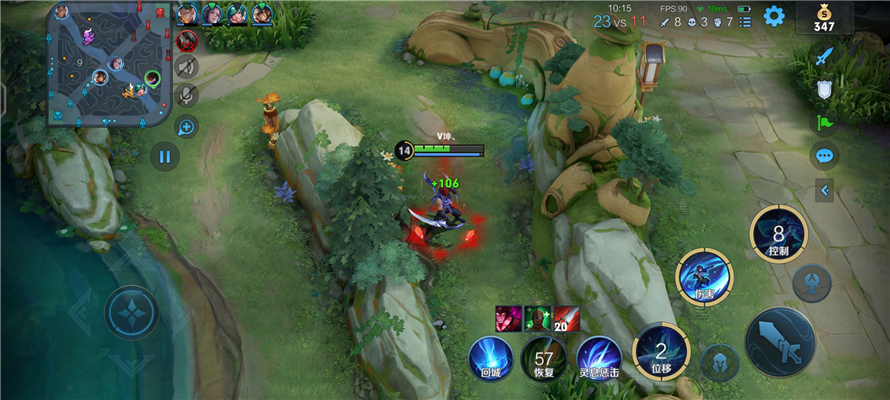Cast the 灵息感击 skill
The image size is (890, 400).
(x=599, y=357)
